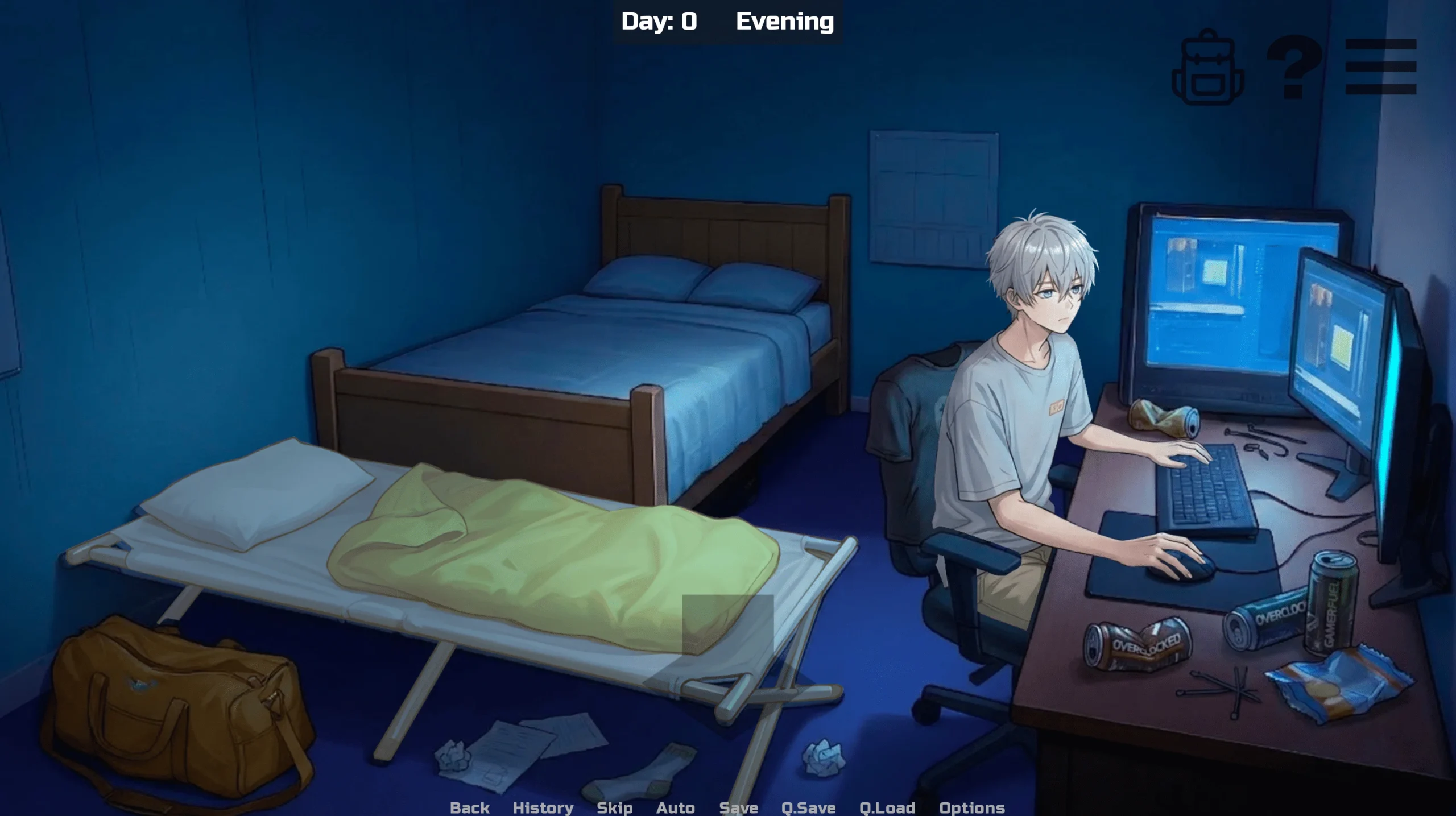Activate the Skip button
The width and height of the screenshot is (1456, 816).
(x=614, y=807)
